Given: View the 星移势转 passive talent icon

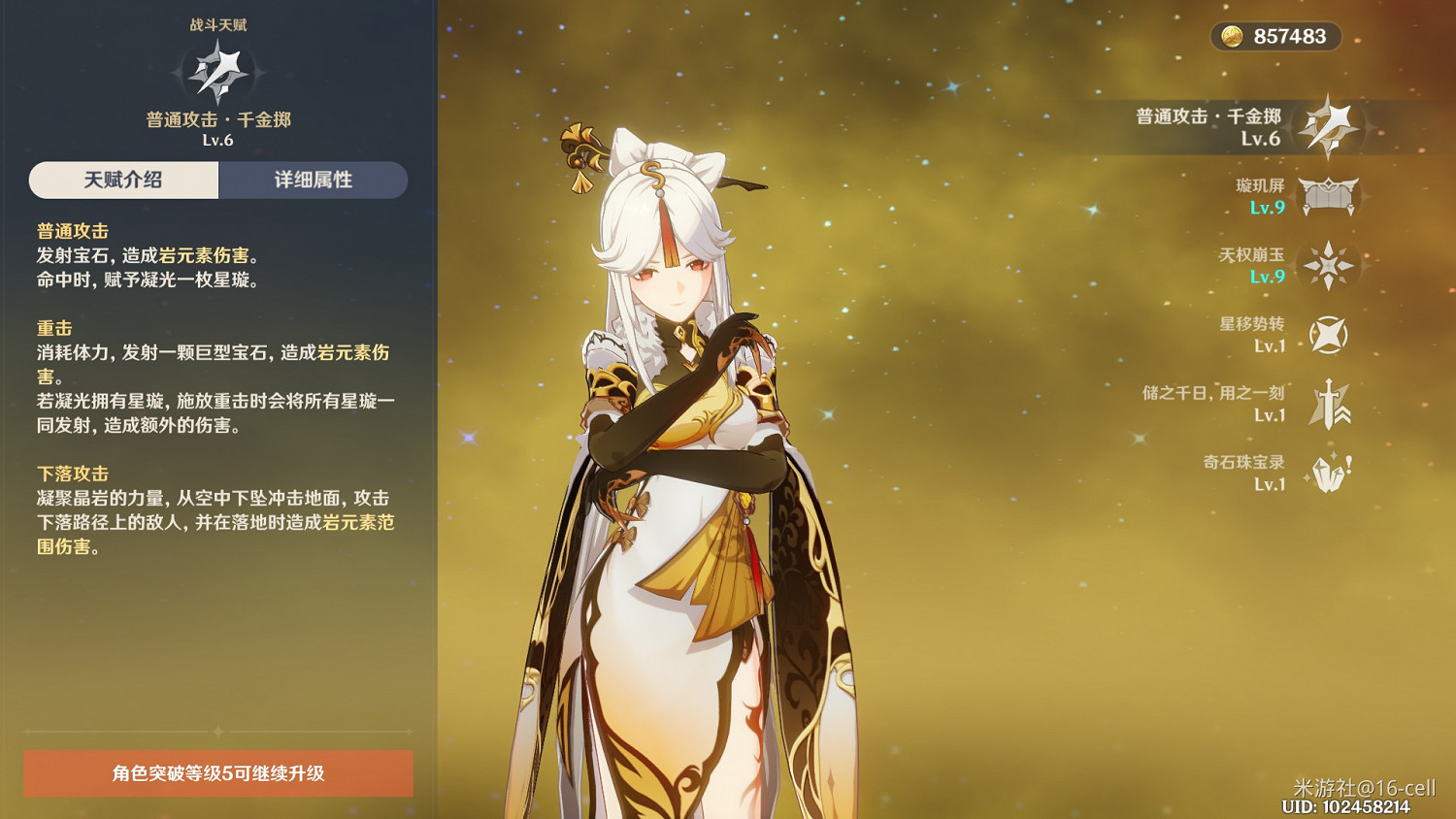Looking at the screenshot, I should point(1328,333).
